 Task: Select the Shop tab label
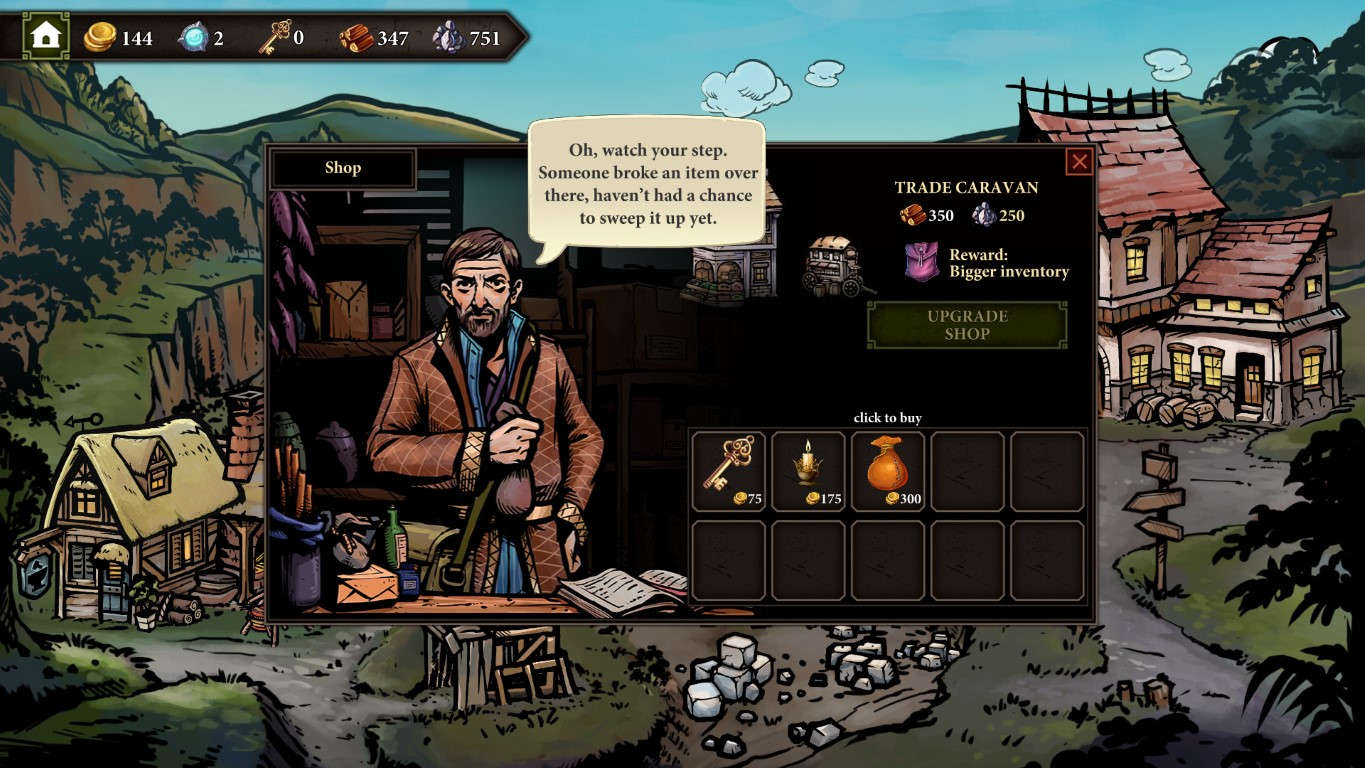(x=344, y=168)
